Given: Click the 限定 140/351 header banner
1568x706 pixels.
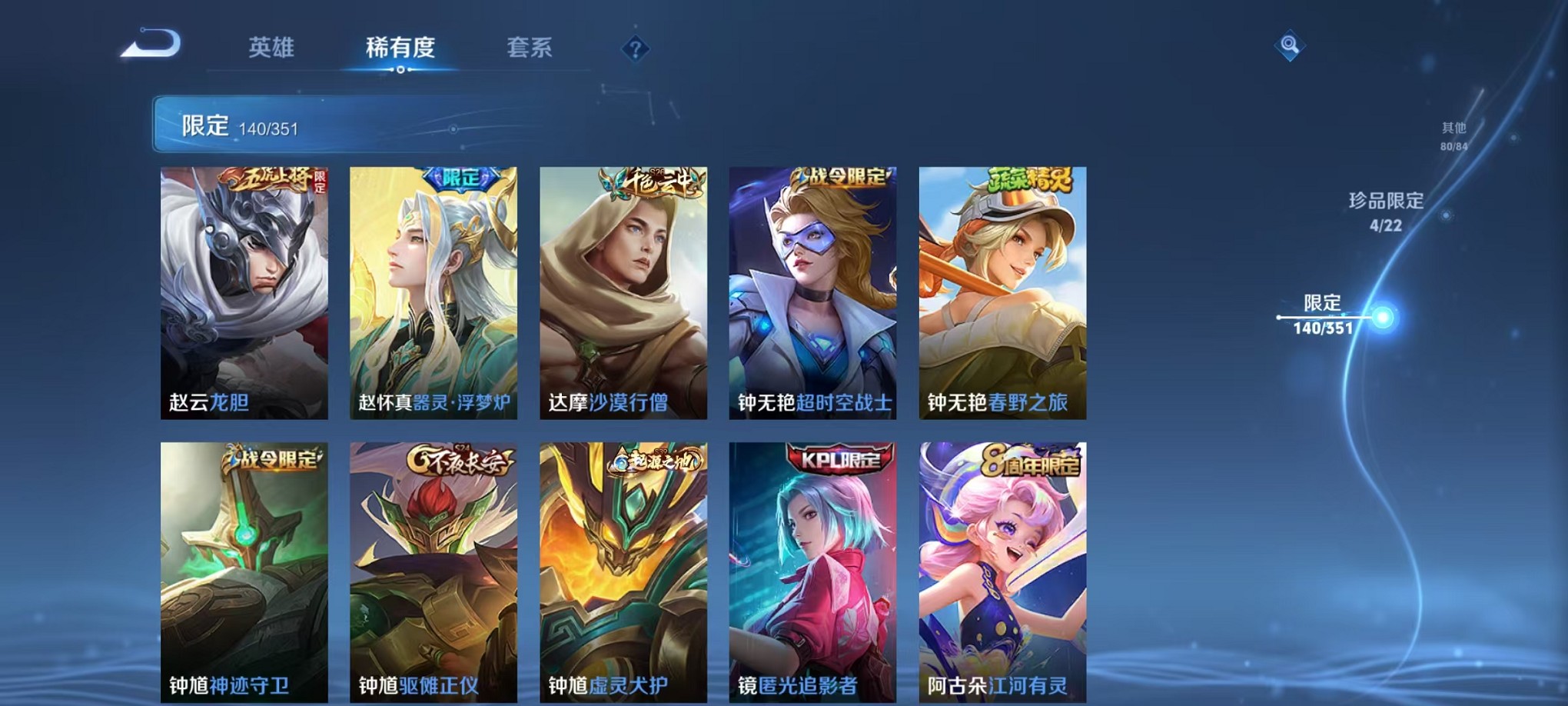Looking at the screenshot, I should click(x=307, y=123).
